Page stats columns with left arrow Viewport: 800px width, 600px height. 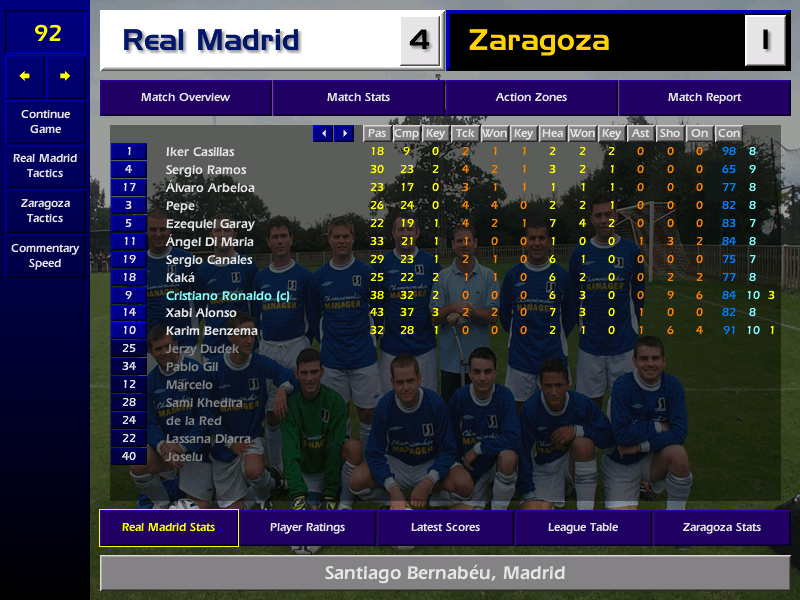point(323,133)
